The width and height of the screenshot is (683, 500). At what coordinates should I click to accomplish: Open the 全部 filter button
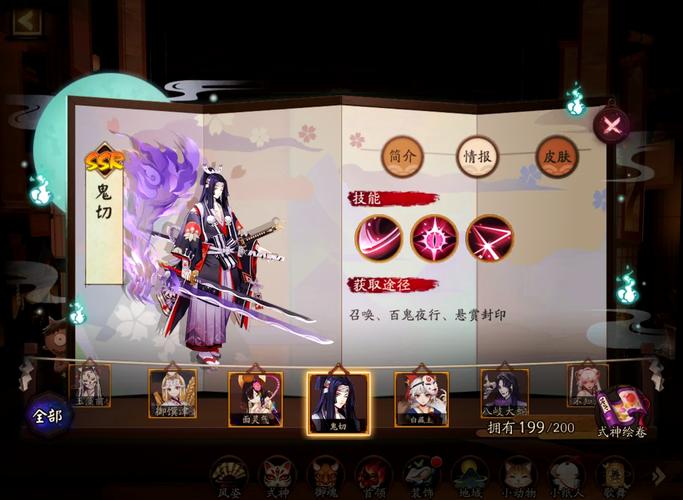click(48, 414)
